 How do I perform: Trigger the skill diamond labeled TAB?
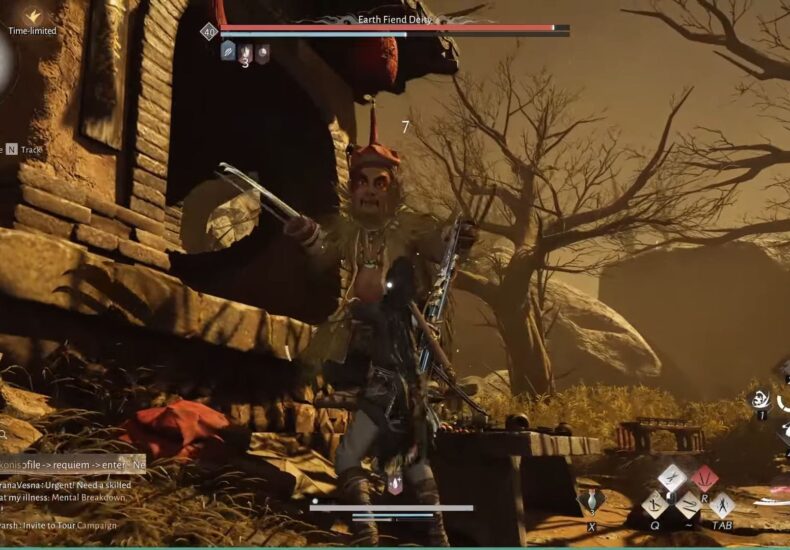pos(720,504)
